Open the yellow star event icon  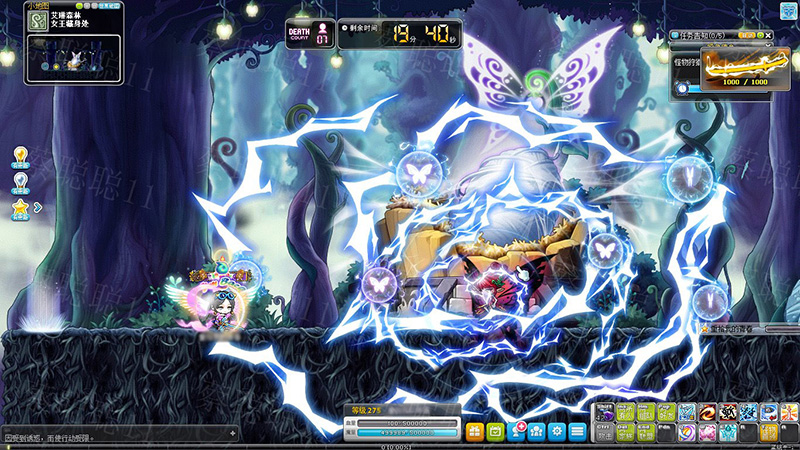[20, 207]
